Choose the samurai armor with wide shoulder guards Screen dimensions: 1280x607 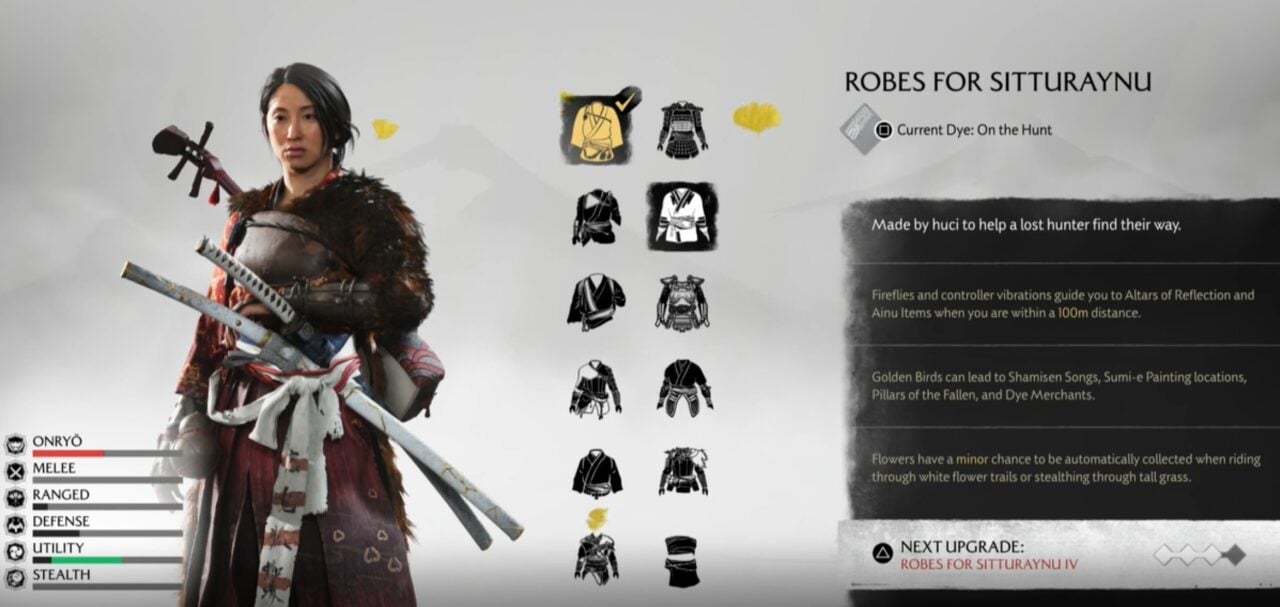click(x=683, y=129)
